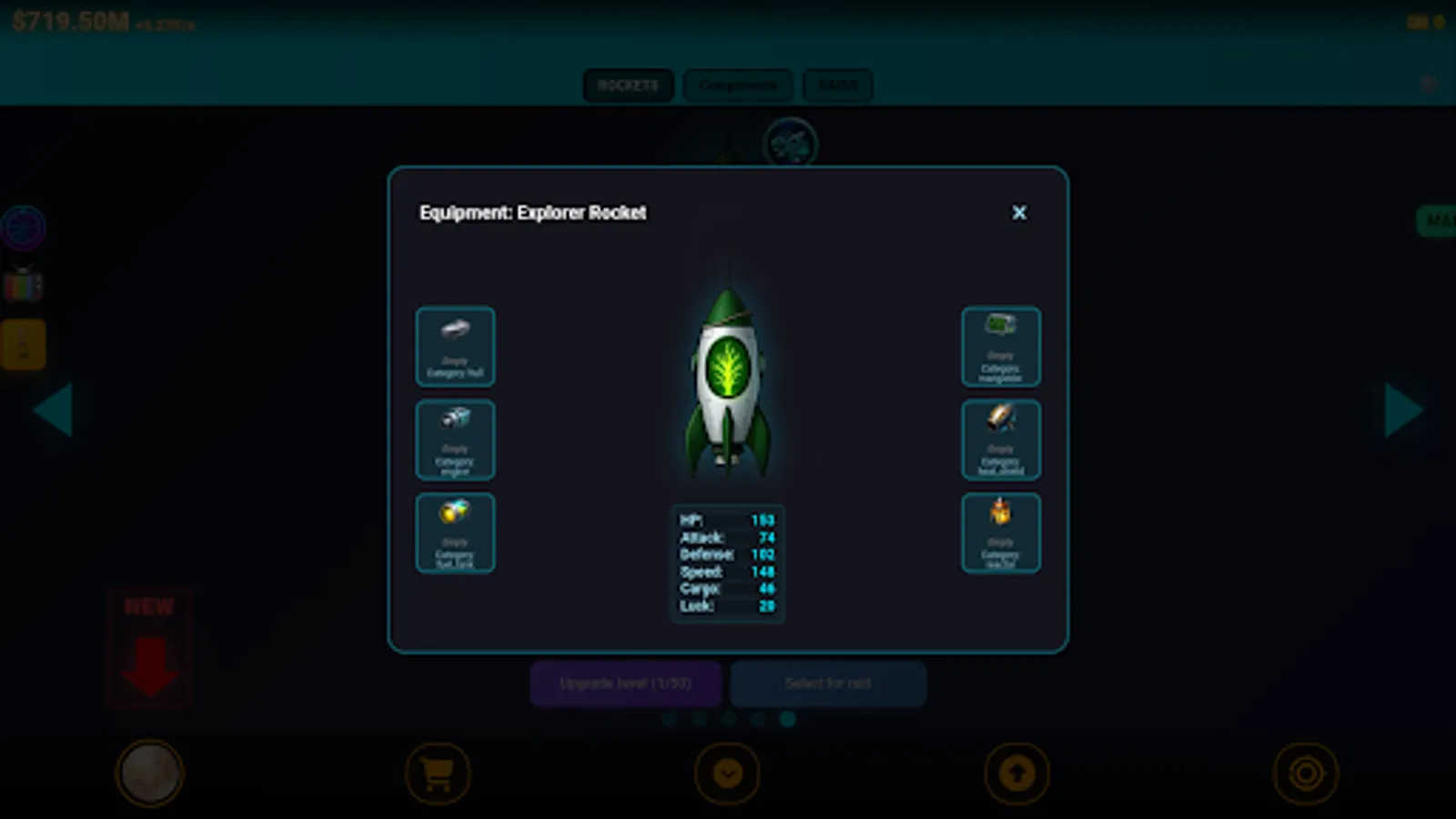The height and width of the screenshot is (819, 1456).
Task: Select the first page indicator dot
Action: (669, 720)
